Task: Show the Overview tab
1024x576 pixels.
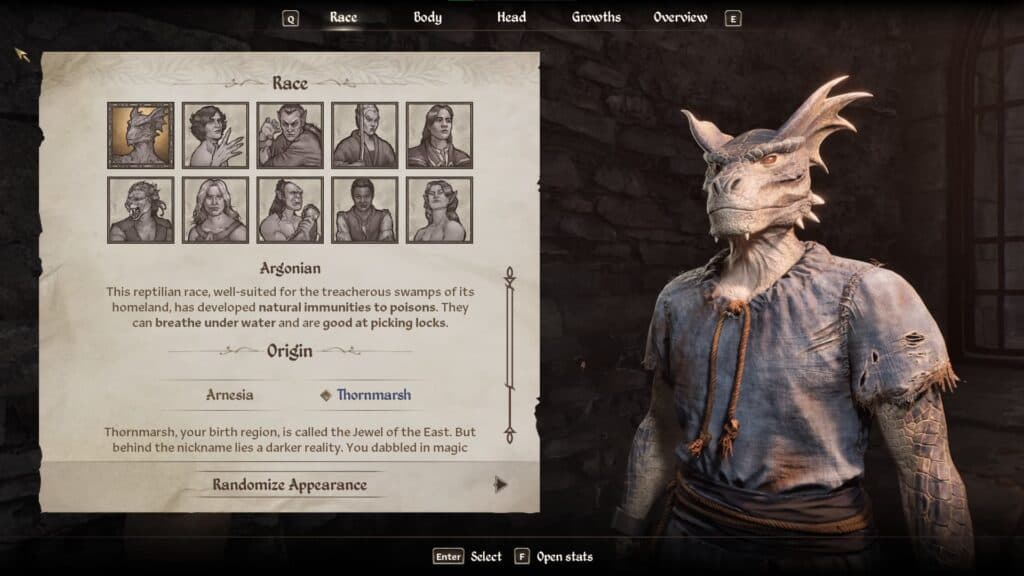Action: click(x=680, y=17)
